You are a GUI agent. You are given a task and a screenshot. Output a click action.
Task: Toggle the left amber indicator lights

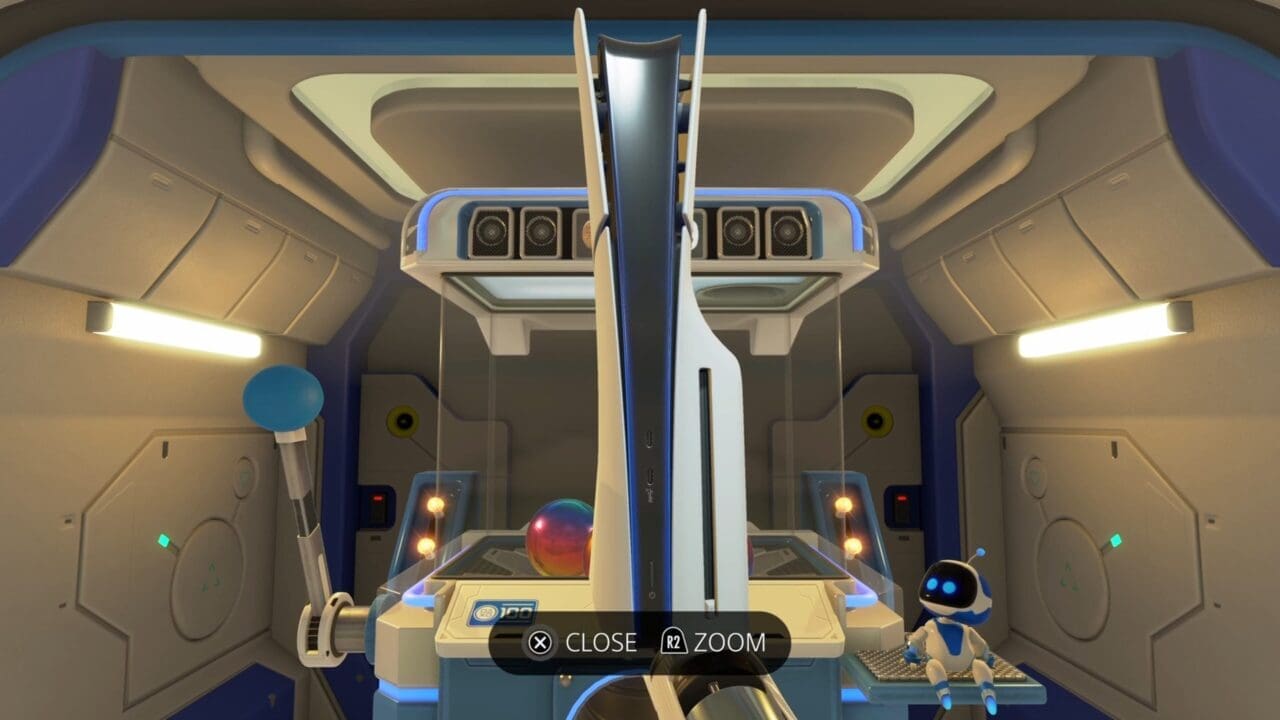click(x=430, y=525)
